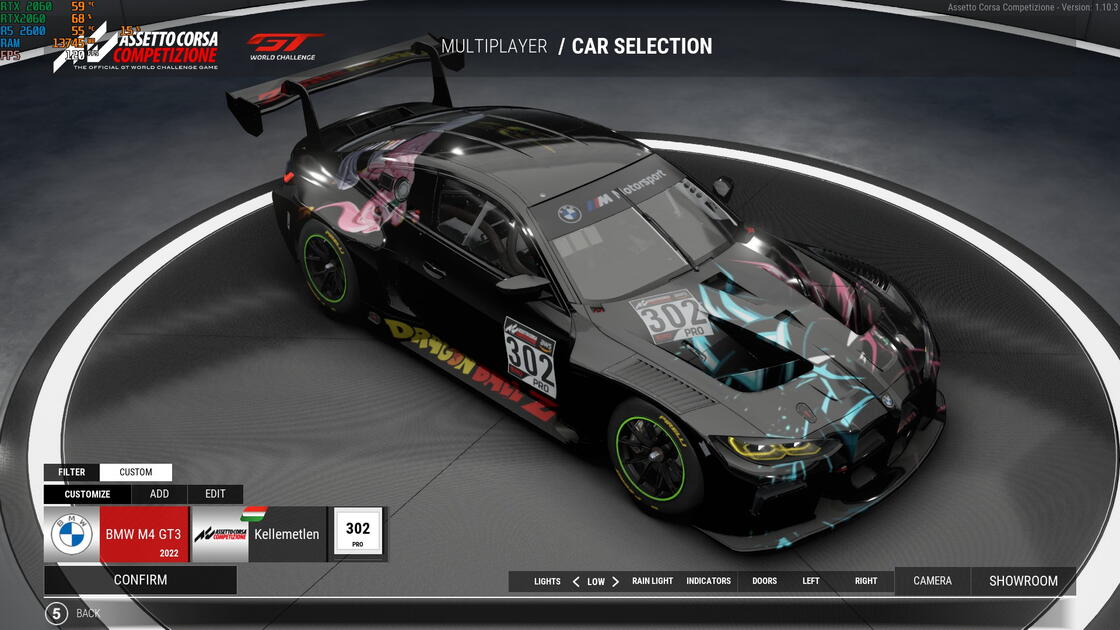
Task: Edit the current custom livery
Action: [x=215, y=494]
